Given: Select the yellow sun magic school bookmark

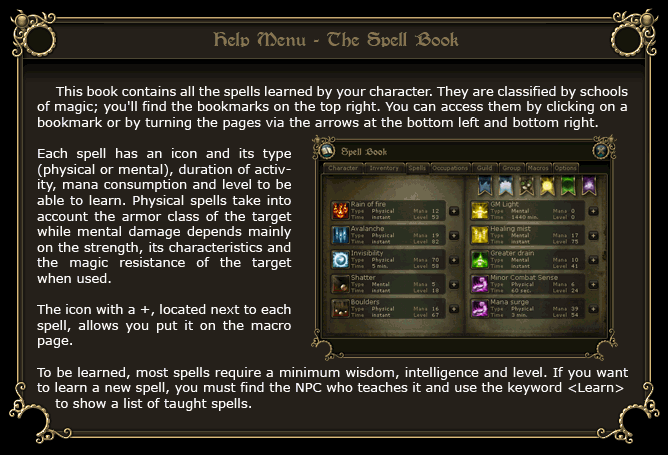Looking at the screenshot, I should click(x=548, y=186).
